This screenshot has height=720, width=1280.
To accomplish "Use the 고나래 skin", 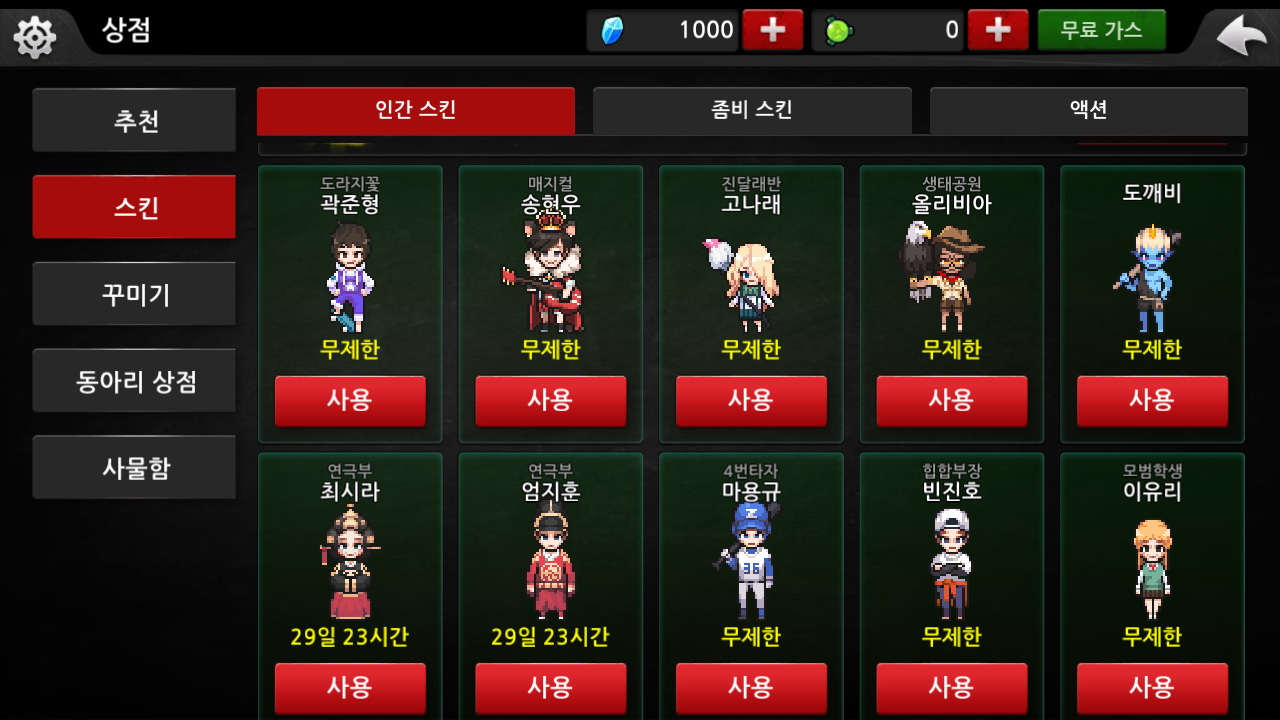I will tap(751, 400).
